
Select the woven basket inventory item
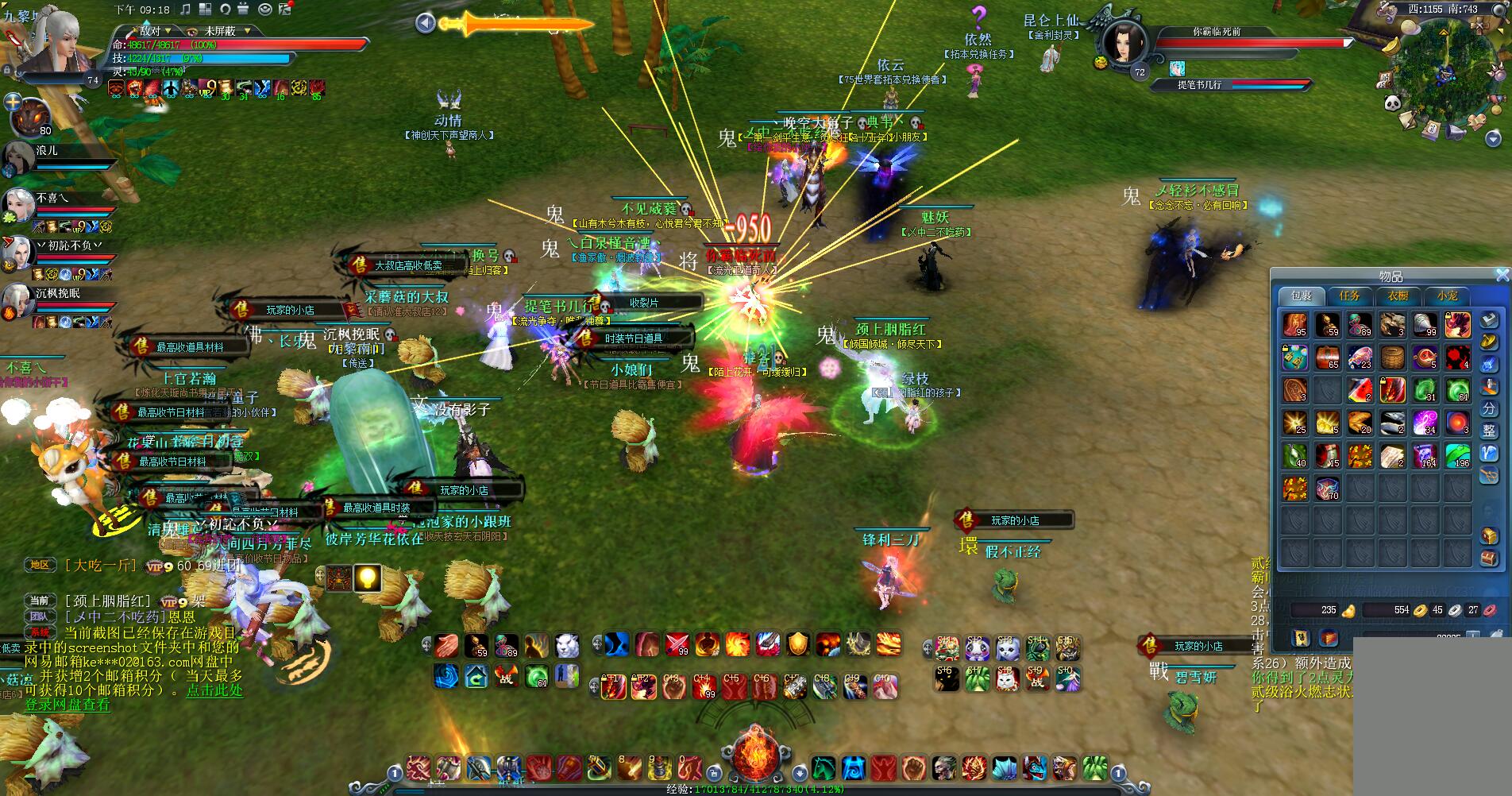1392,357
